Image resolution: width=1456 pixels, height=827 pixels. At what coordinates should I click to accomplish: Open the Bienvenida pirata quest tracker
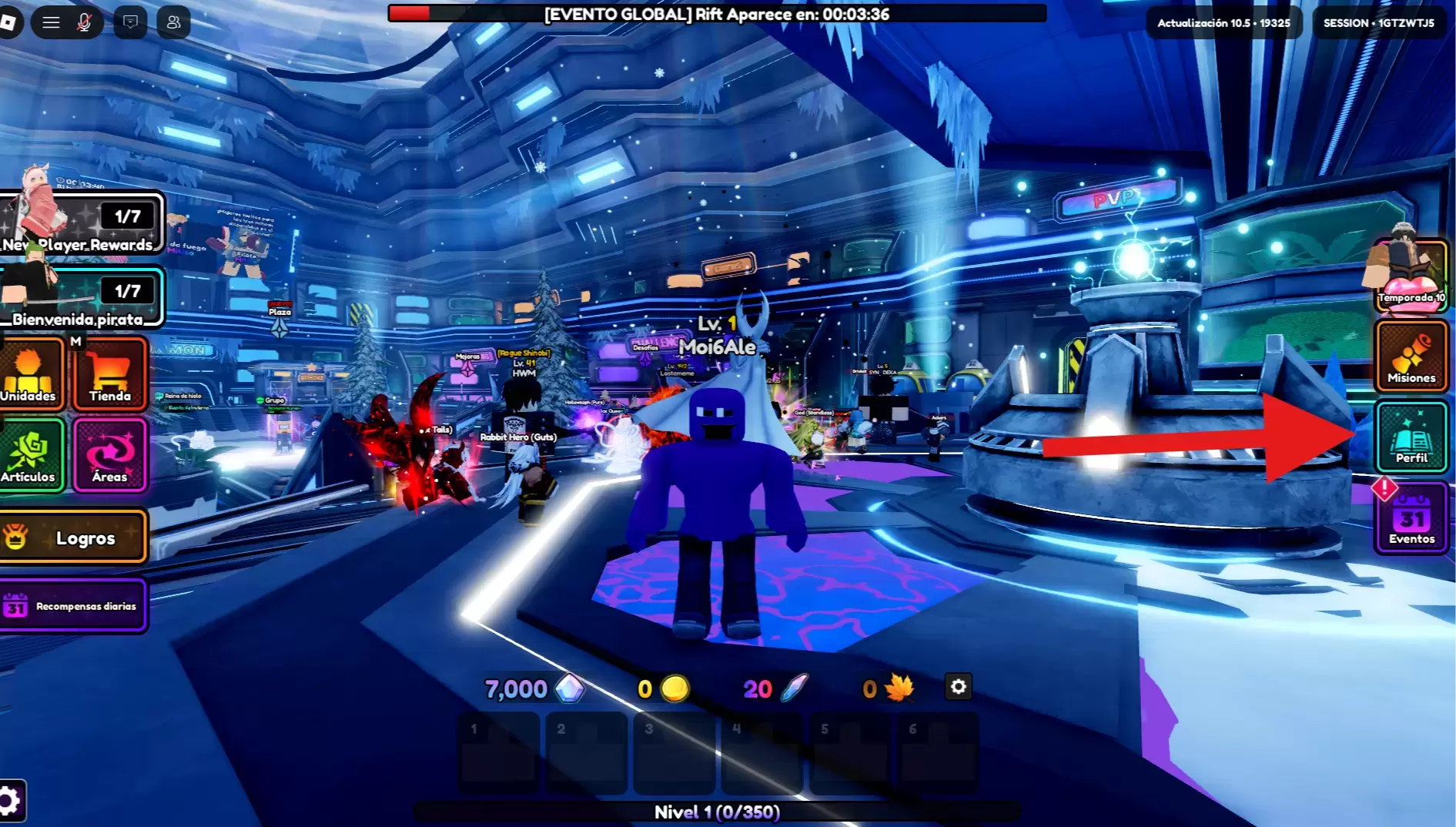[82, 297]
